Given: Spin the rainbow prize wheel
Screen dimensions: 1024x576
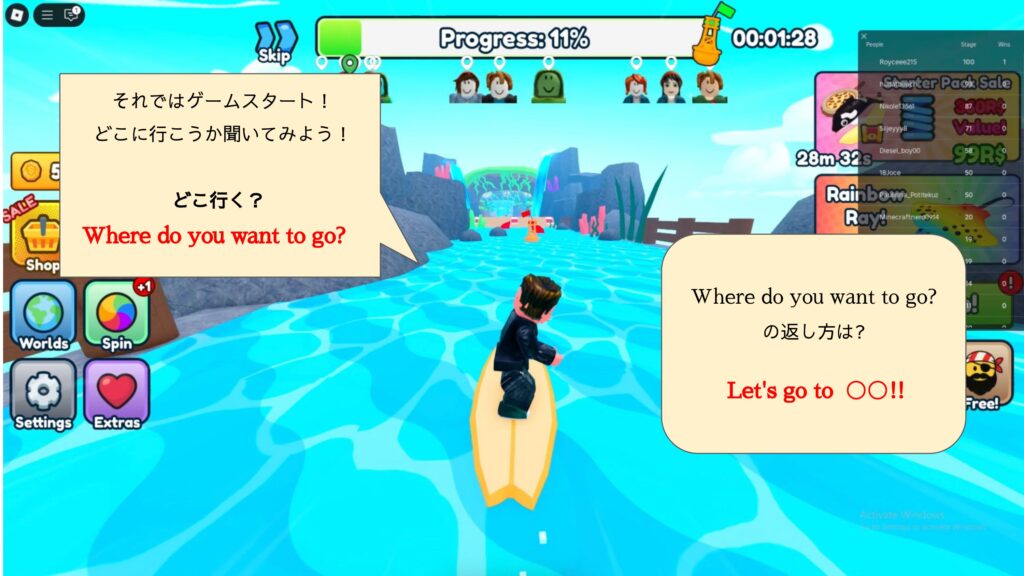Looking at the screenshot, I should pyautogui.click(x=116, y=316).
